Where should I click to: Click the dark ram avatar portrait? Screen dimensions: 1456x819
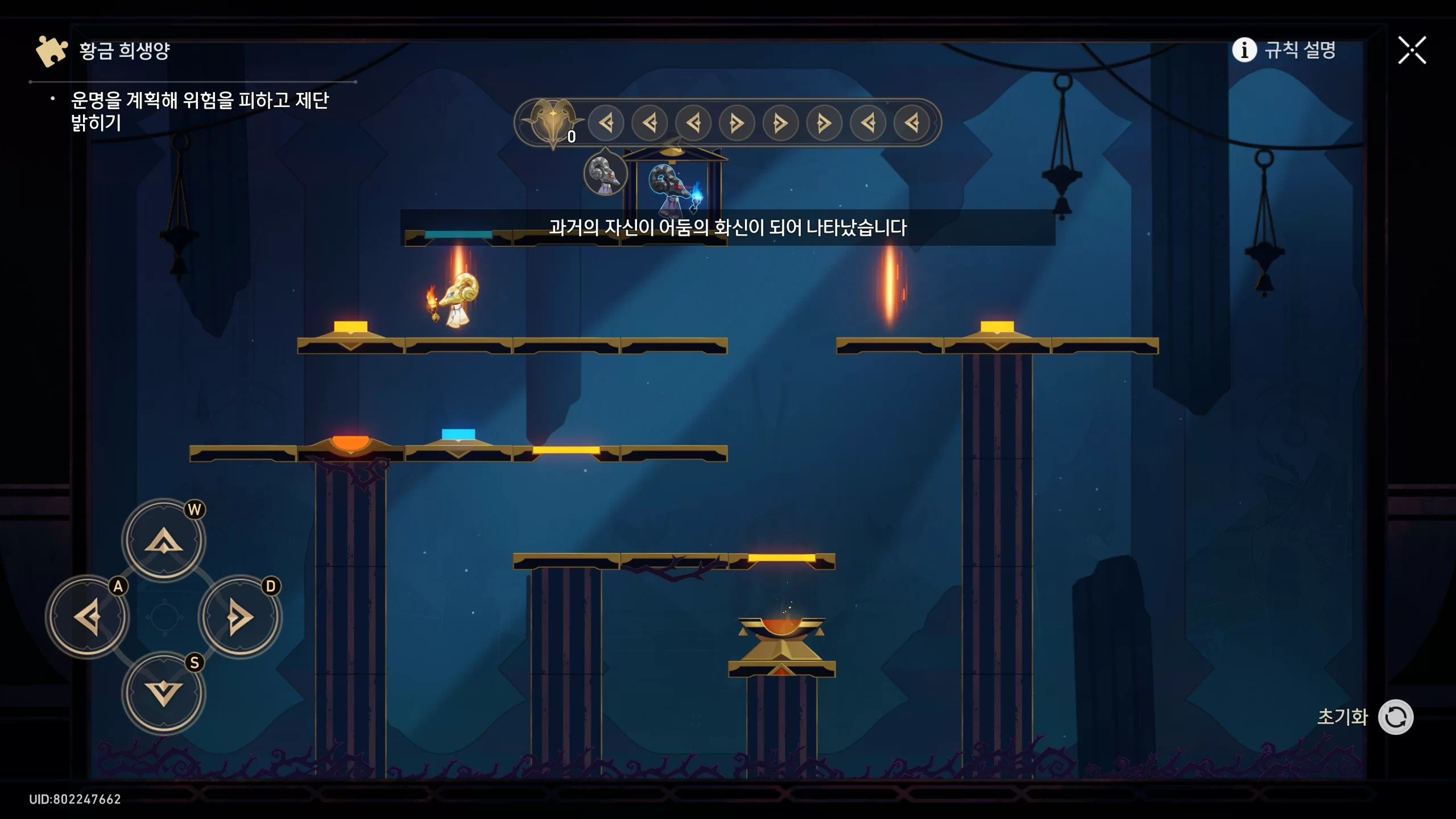(x=605, y=173)
